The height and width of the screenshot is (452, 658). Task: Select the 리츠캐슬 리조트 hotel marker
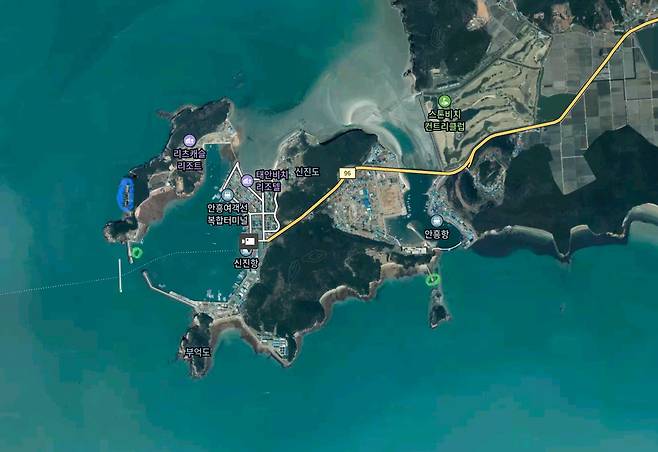coord(190,140)
